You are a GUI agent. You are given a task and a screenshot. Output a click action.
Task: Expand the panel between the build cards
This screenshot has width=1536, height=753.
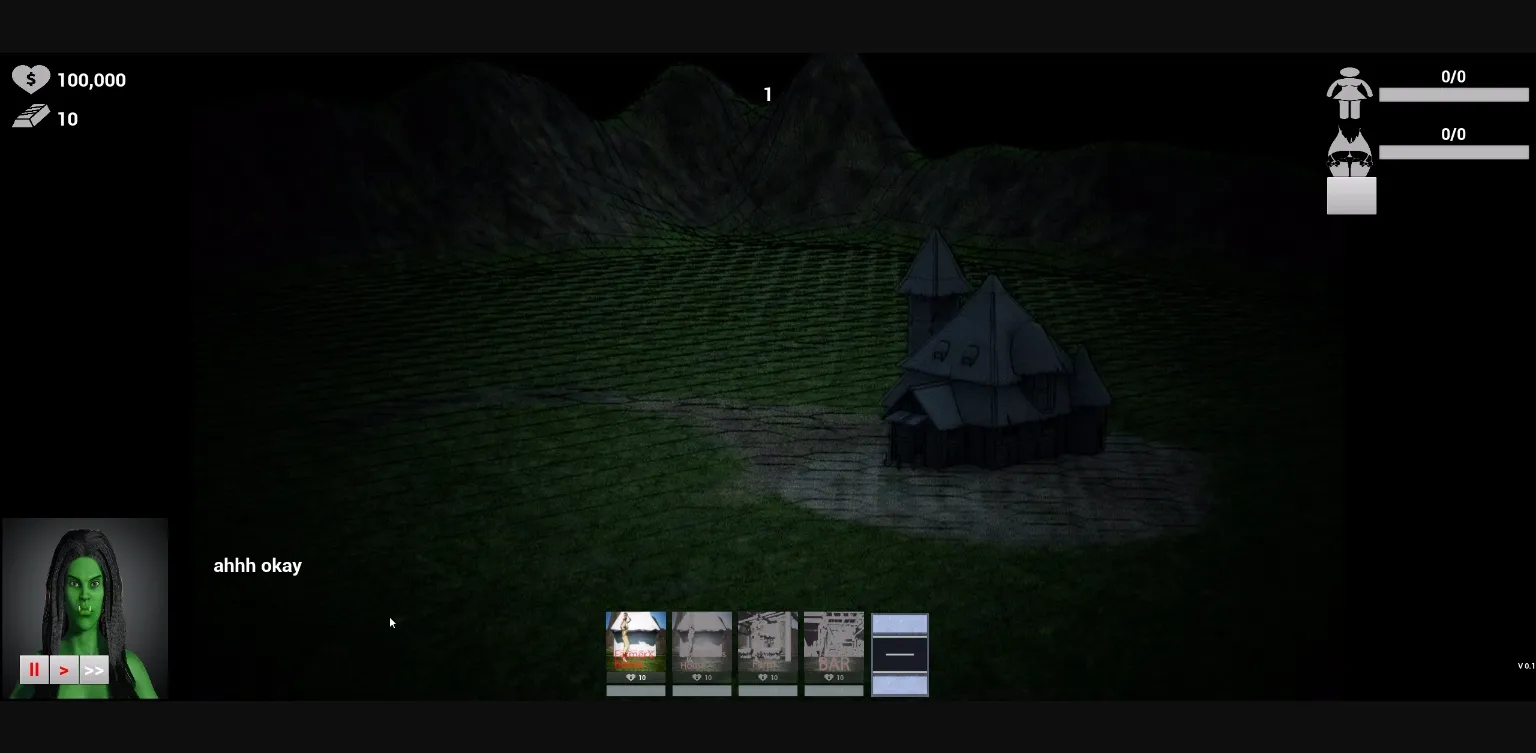899,654
